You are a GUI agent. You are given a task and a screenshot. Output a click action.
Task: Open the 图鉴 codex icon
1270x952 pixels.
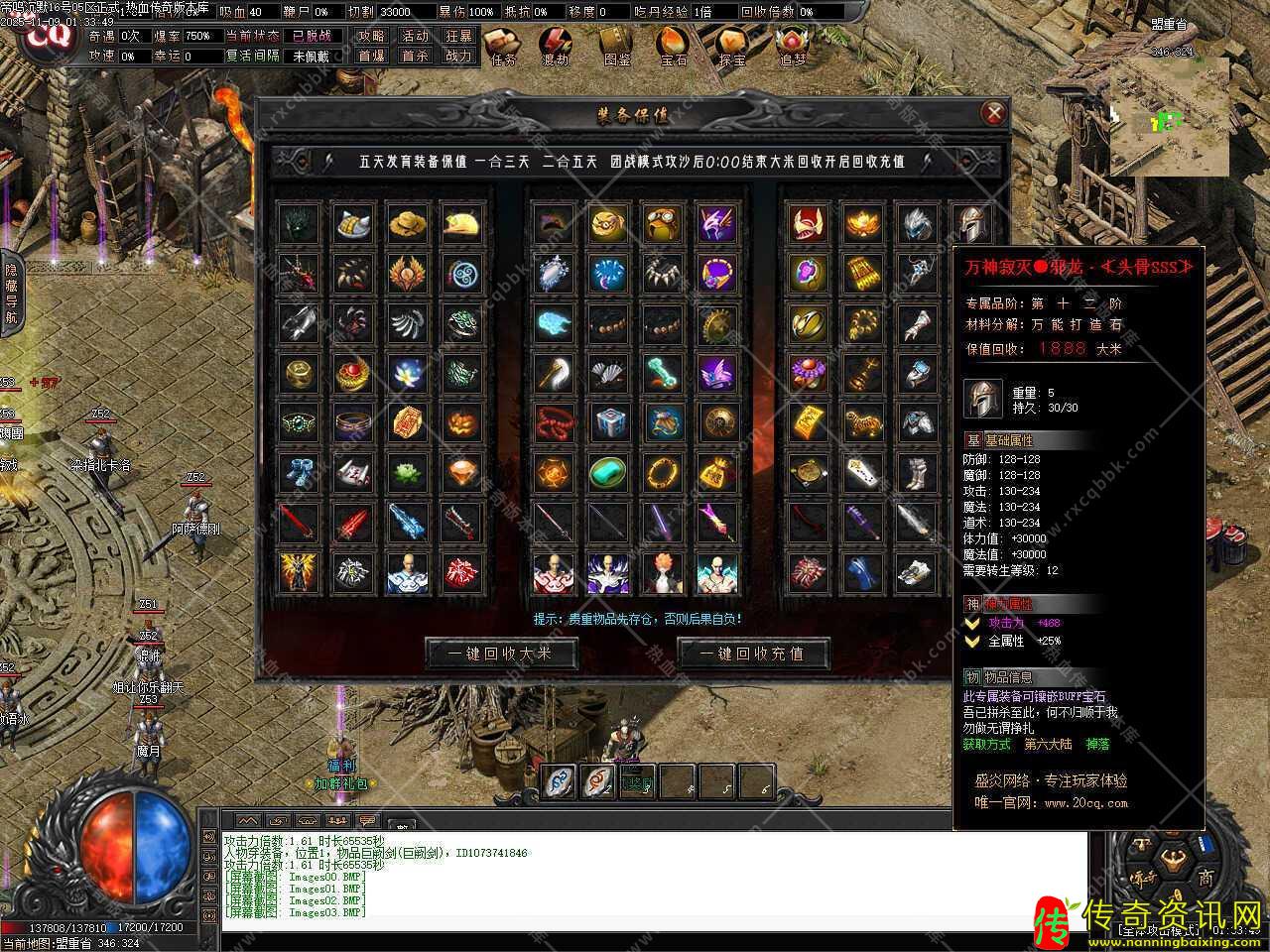point(617,46)
